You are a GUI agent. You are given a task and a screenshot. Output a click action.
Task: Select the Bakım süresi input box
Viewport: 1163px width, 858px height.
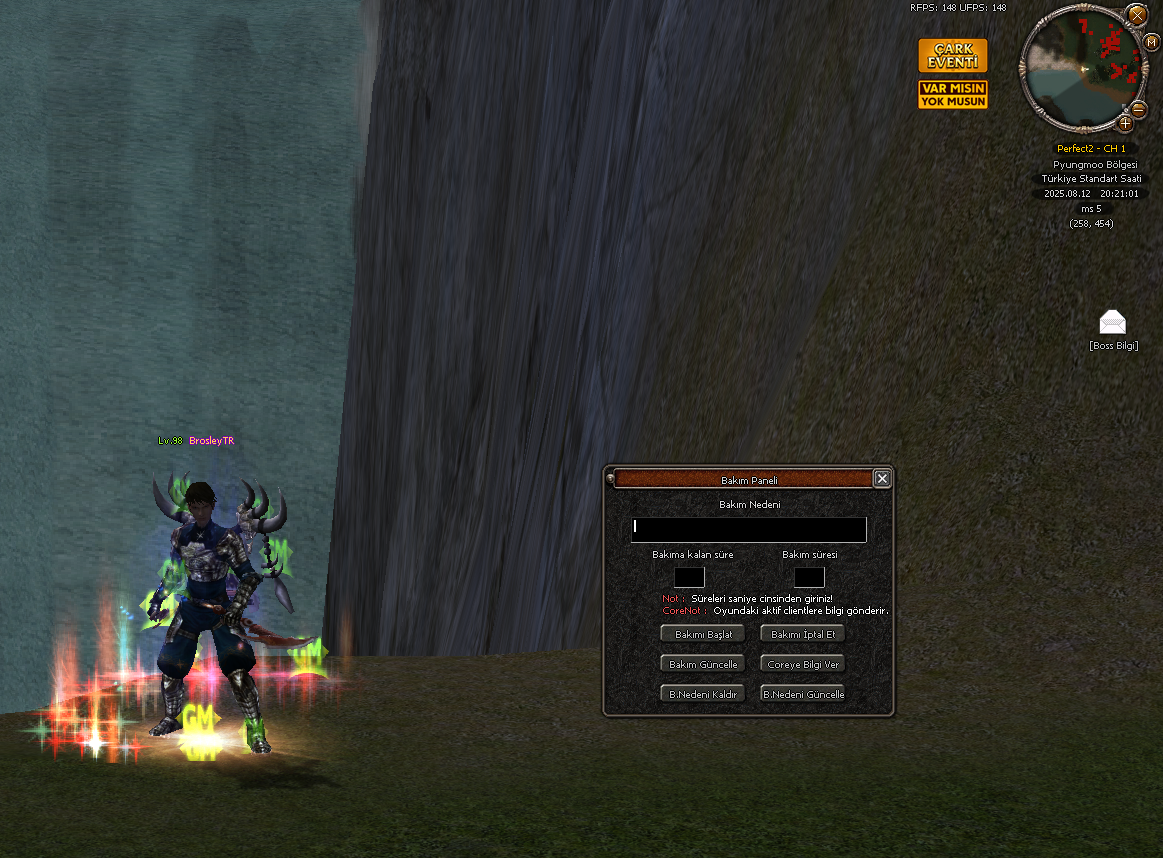(809, 577)
